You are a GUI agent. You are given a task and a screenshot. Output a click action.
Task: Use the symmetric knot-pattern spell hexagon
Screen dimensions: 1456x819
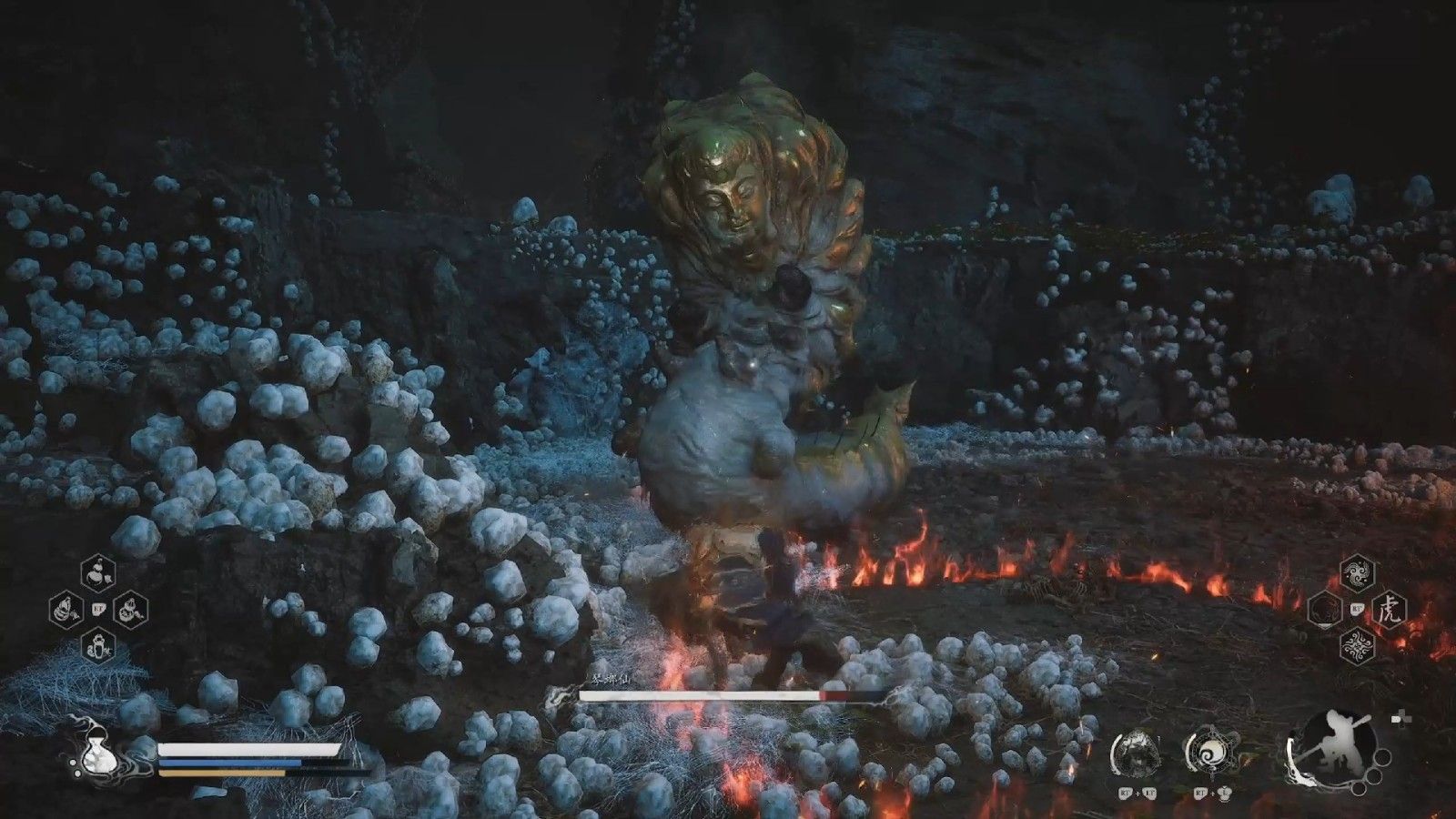(x=1358, y=646)
